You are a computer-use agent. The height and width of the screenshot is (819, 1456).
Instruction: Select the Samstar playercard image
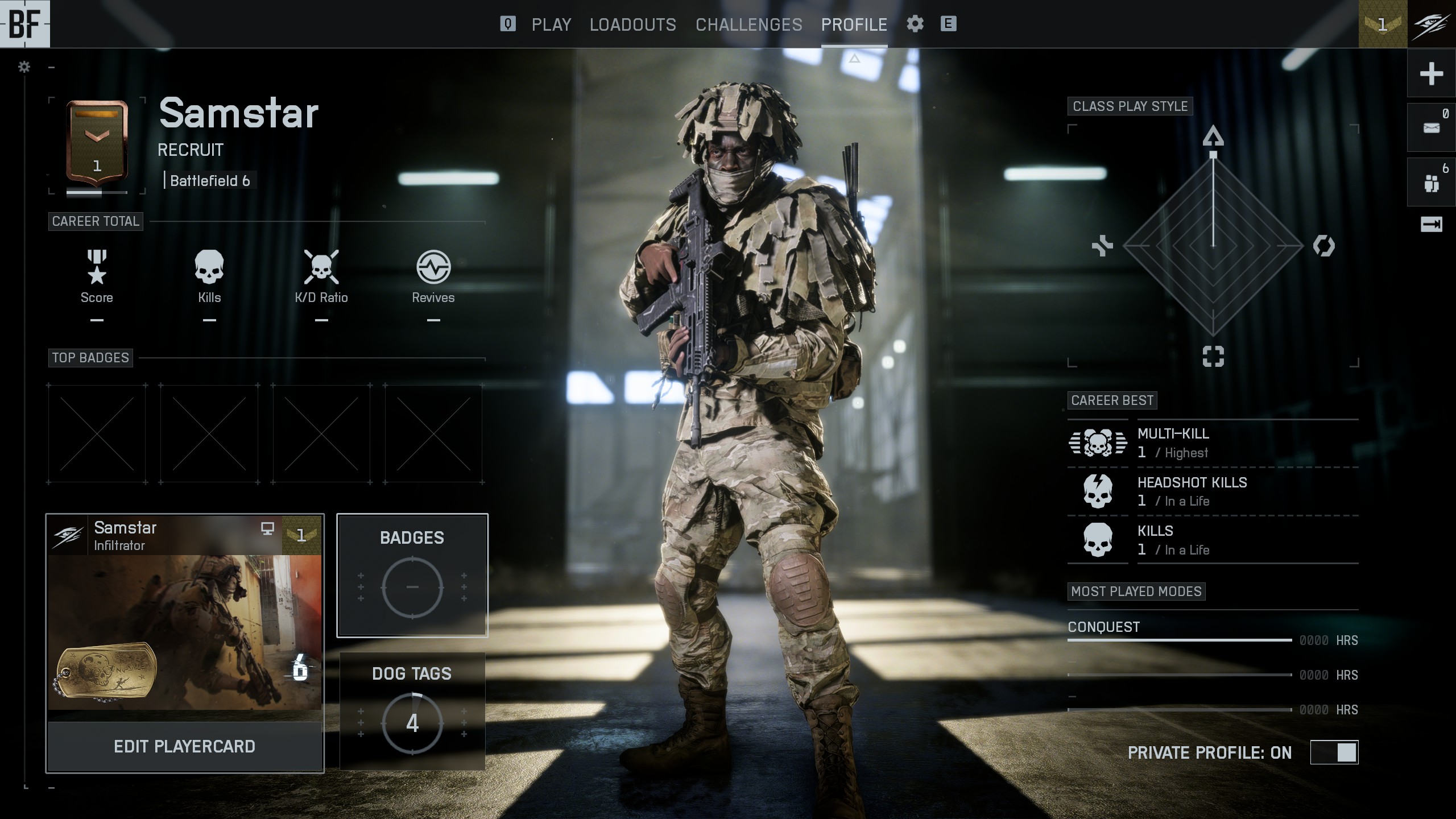point(184,631)
